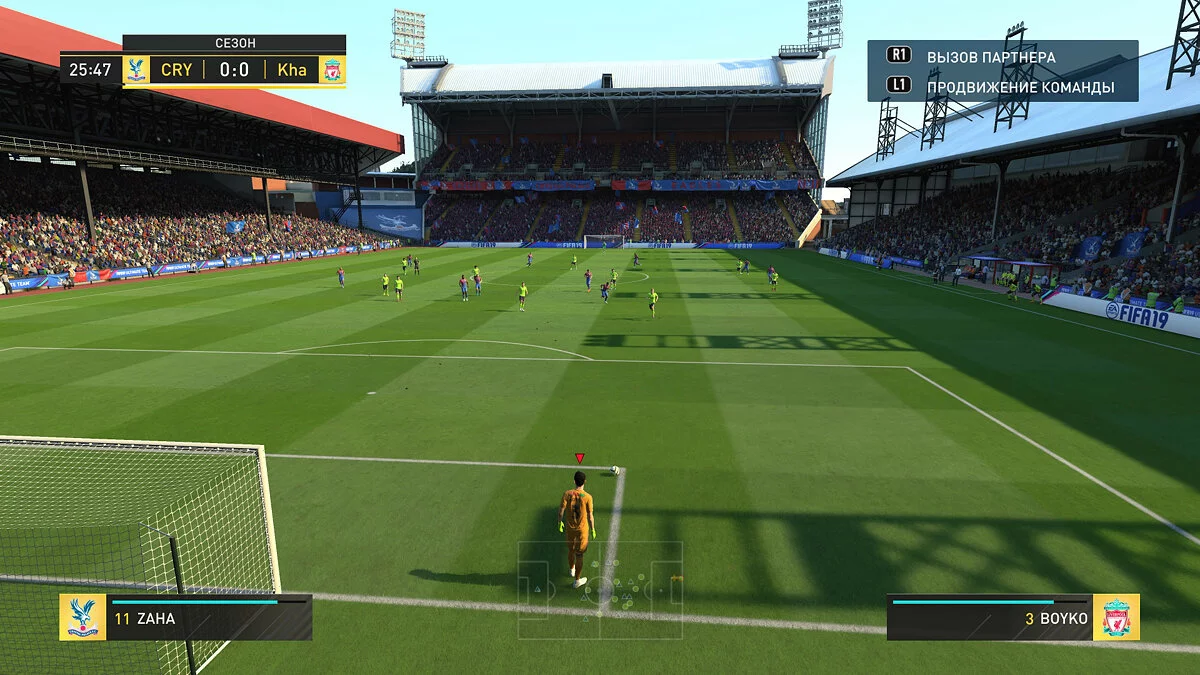This screenshot has width=1200, height=675.
Task: Click the Crystal Palace crest beside Zaha's name
Action: pyautogui.click(x=82, y=617)
